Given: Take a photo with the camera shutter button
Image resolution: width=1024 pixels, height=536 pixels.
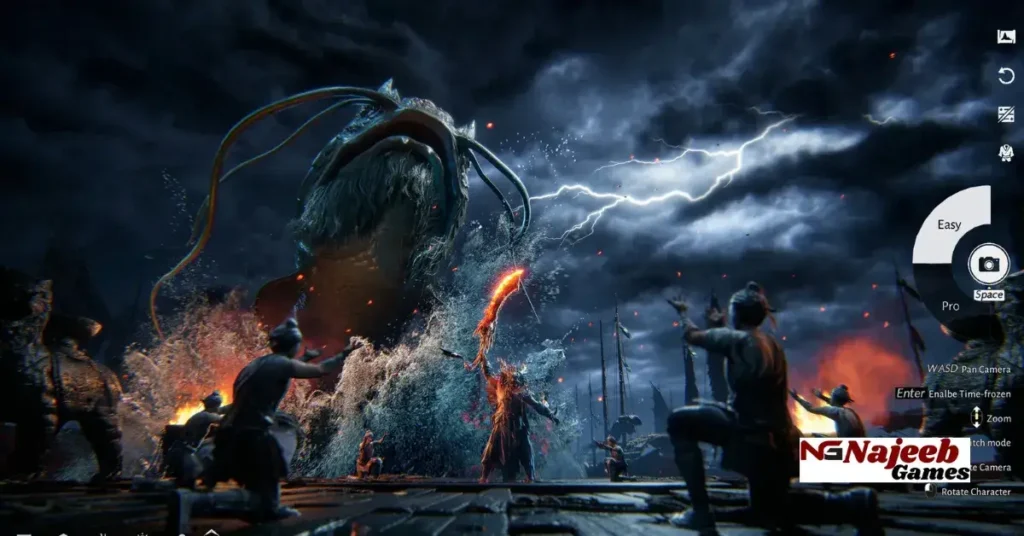Looking at the screenshot, I should (988, 264).
